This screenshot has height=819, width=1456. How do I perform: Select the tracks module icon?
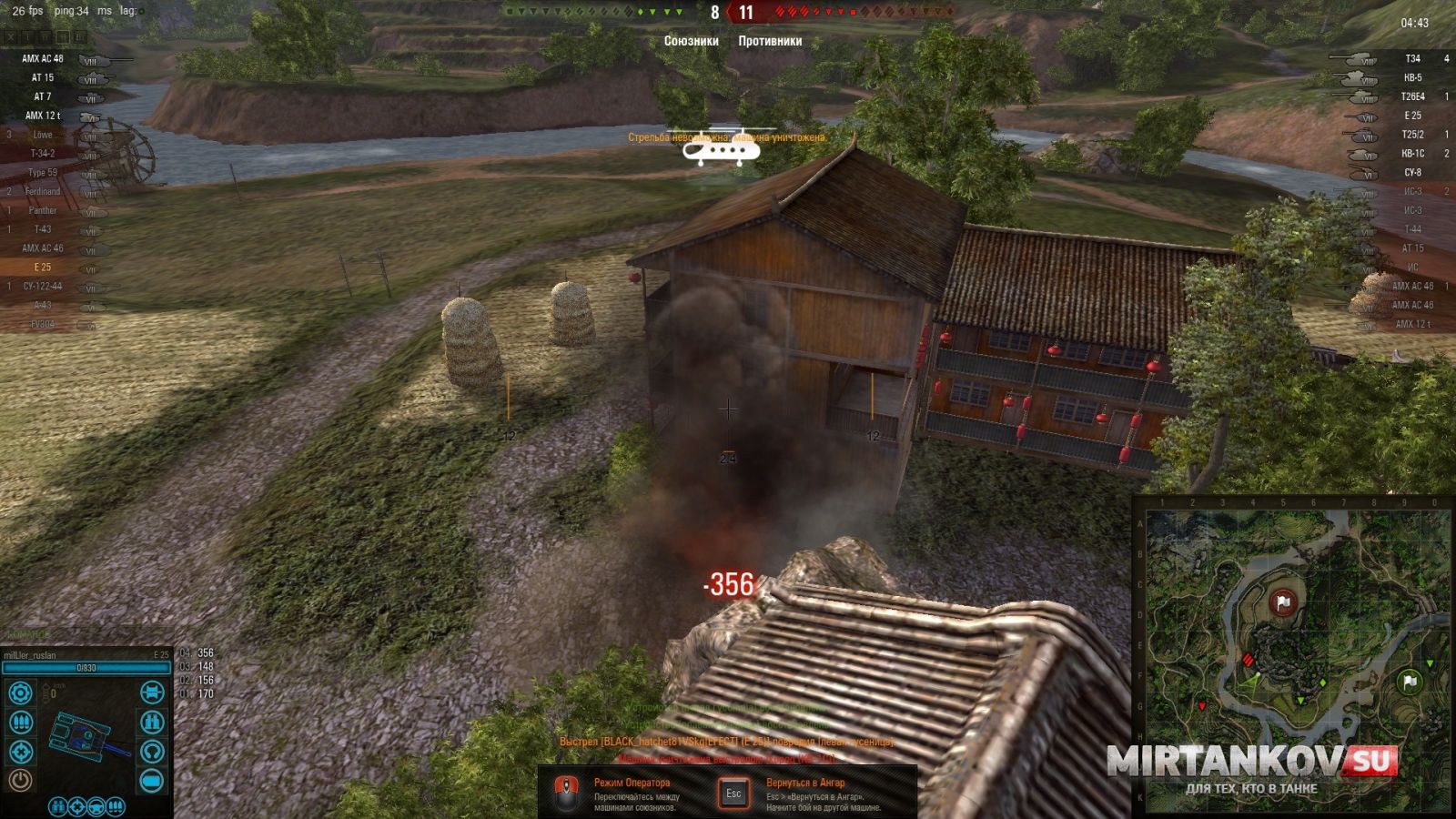coord(152,693)
